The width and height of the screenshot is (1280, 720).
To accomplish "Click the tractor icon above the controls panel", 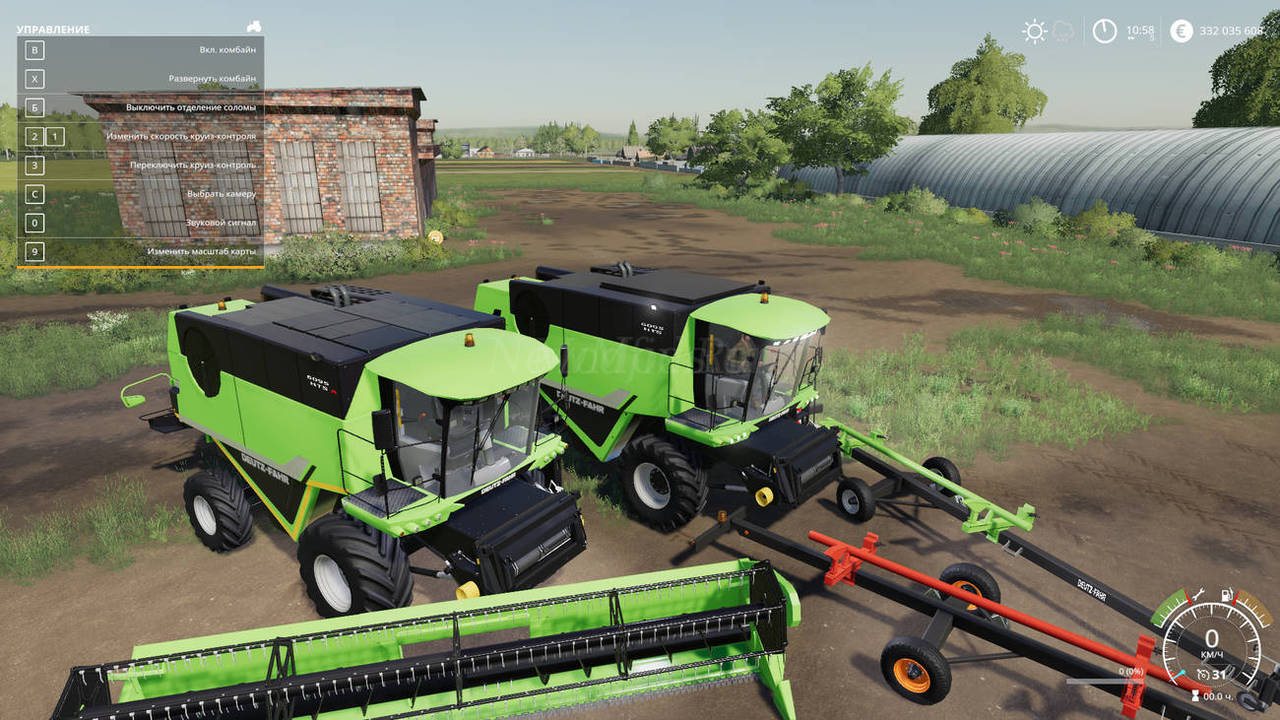I will 254,27.
